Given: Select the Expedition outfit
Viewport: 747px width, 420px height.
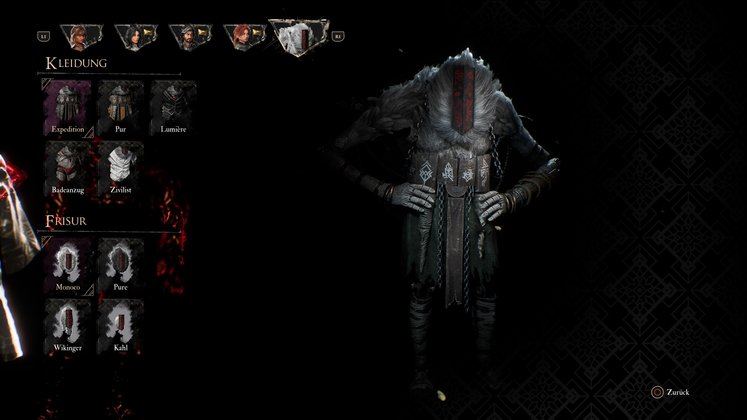Looking at the screenshot, I should (x=67, y=107).
